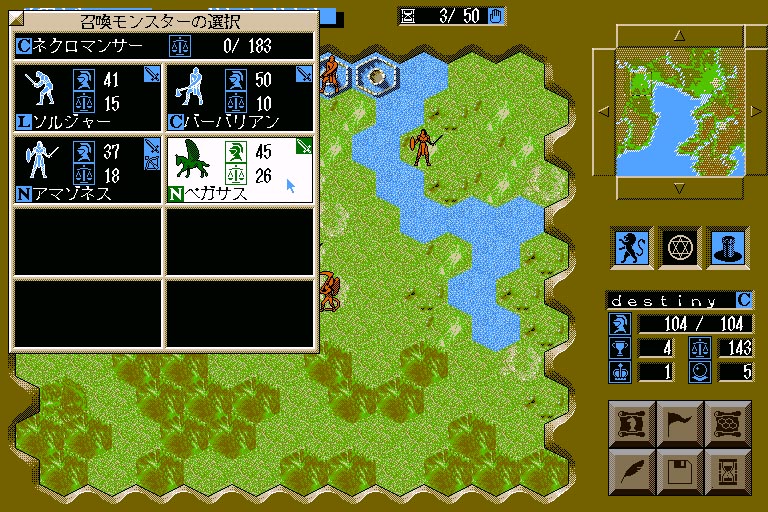This screenshot has width=768, height=512.
Task: Move the map view left with the arrow
Action: [x=603, y=111]
